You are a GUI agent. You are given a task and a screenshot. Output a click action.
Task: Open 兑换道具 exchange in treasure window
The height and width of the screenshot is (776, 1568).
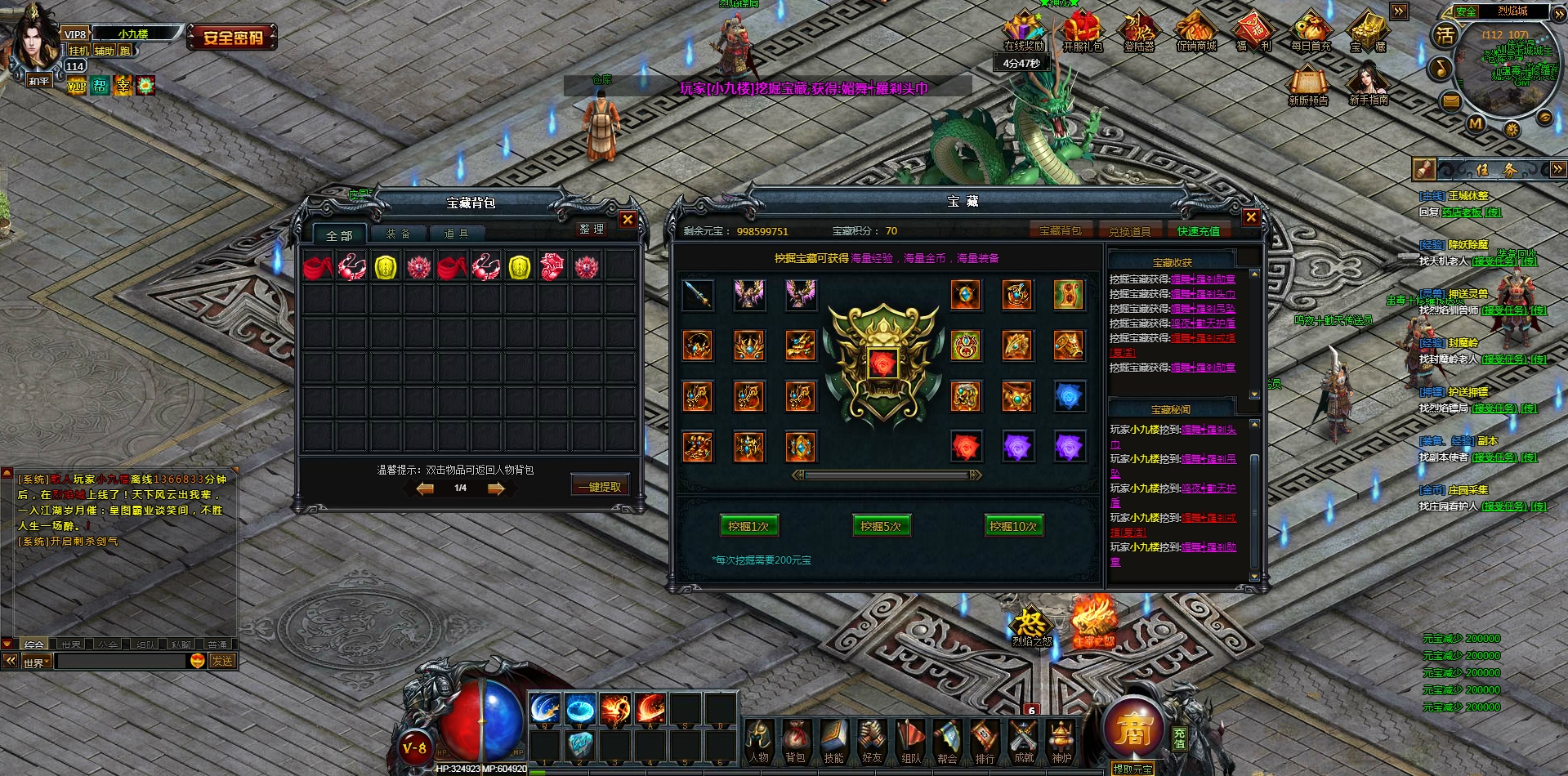pos(1129,231)
